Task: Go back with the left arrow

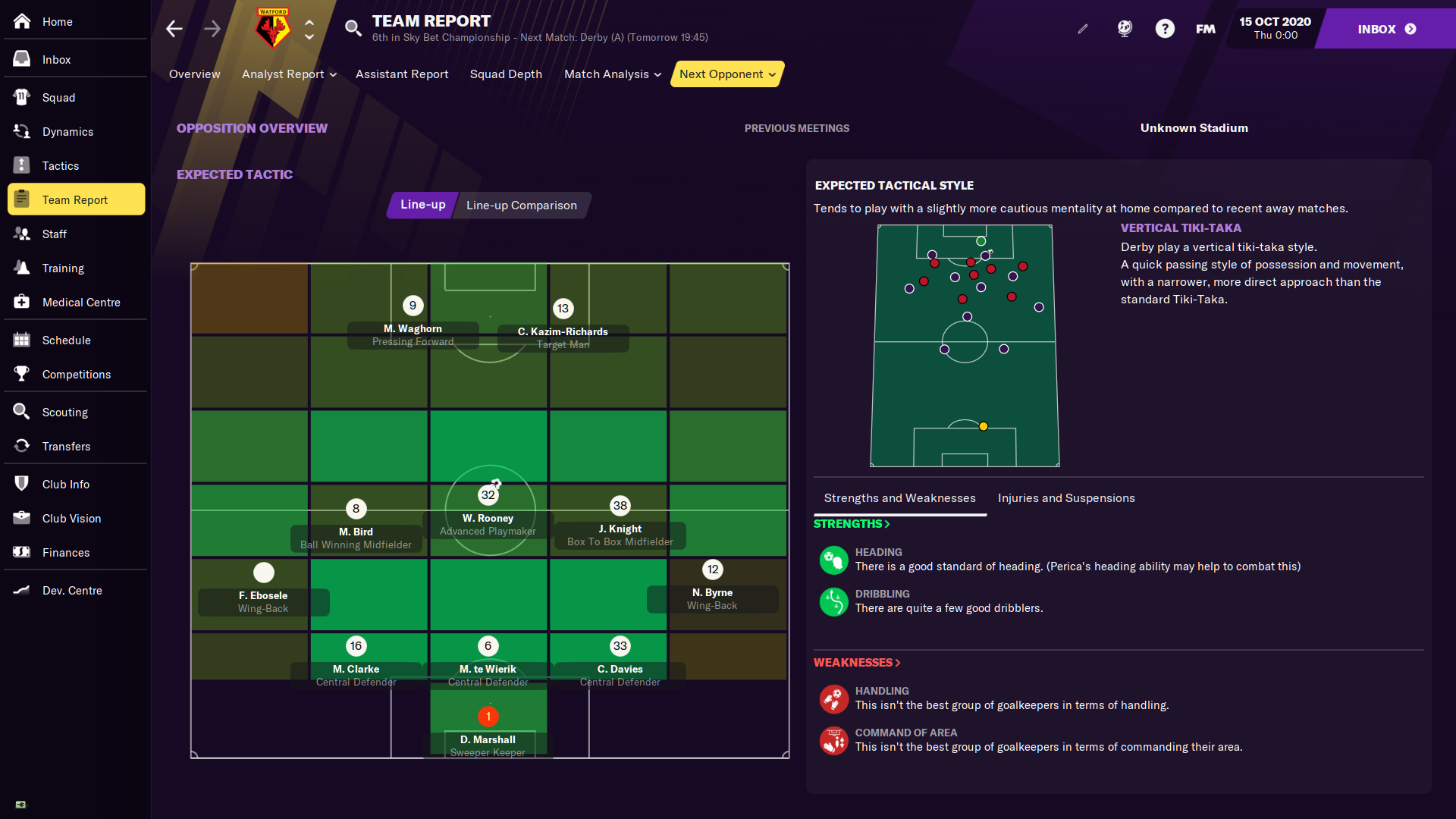Action: [x=174, y=29]
